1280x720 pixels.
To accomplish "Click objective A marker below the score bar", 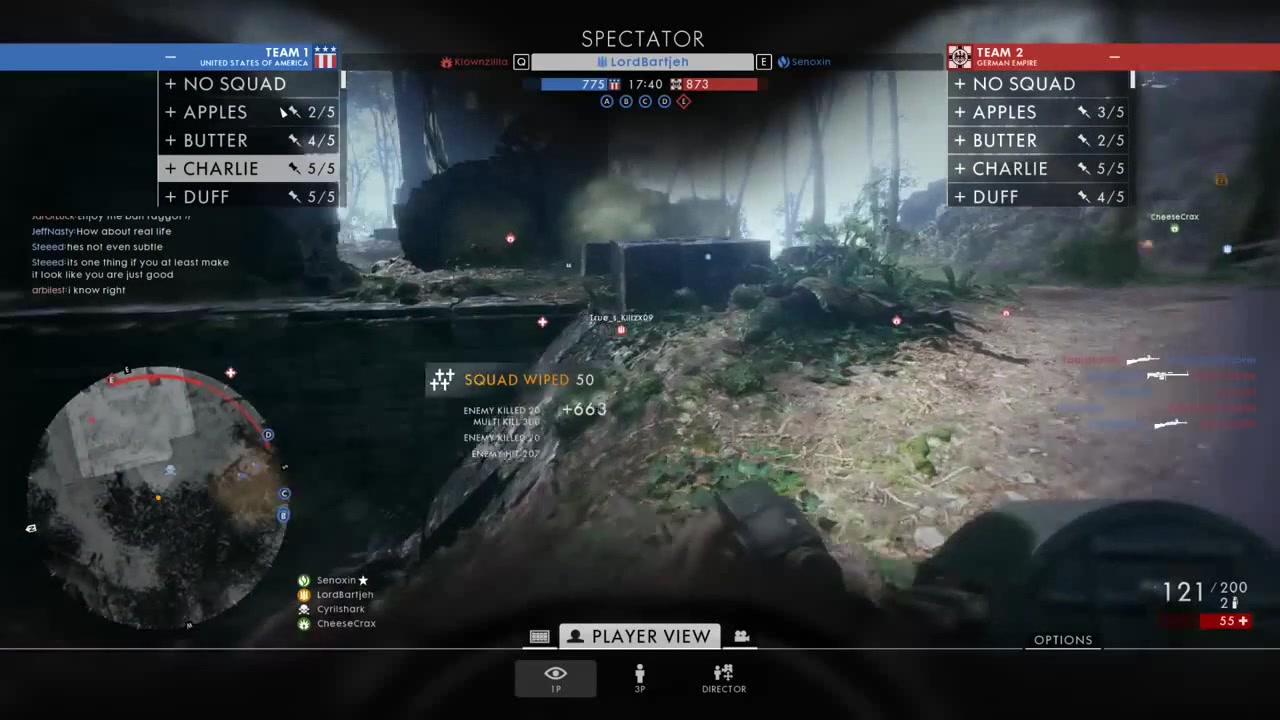I will pos(607,101).
